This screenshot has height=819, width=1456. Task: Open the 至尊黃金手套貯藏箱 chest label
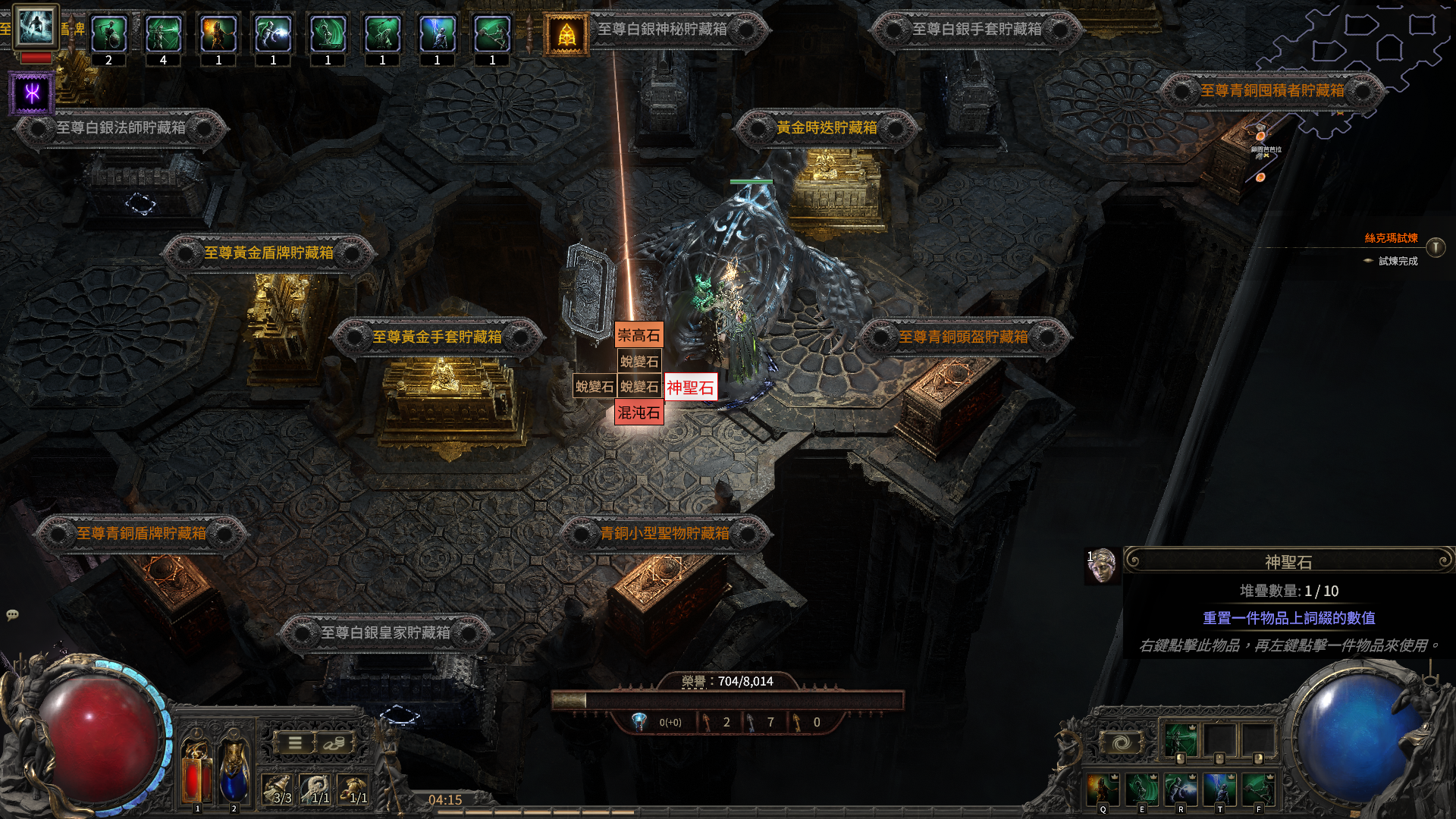(437, 337)
